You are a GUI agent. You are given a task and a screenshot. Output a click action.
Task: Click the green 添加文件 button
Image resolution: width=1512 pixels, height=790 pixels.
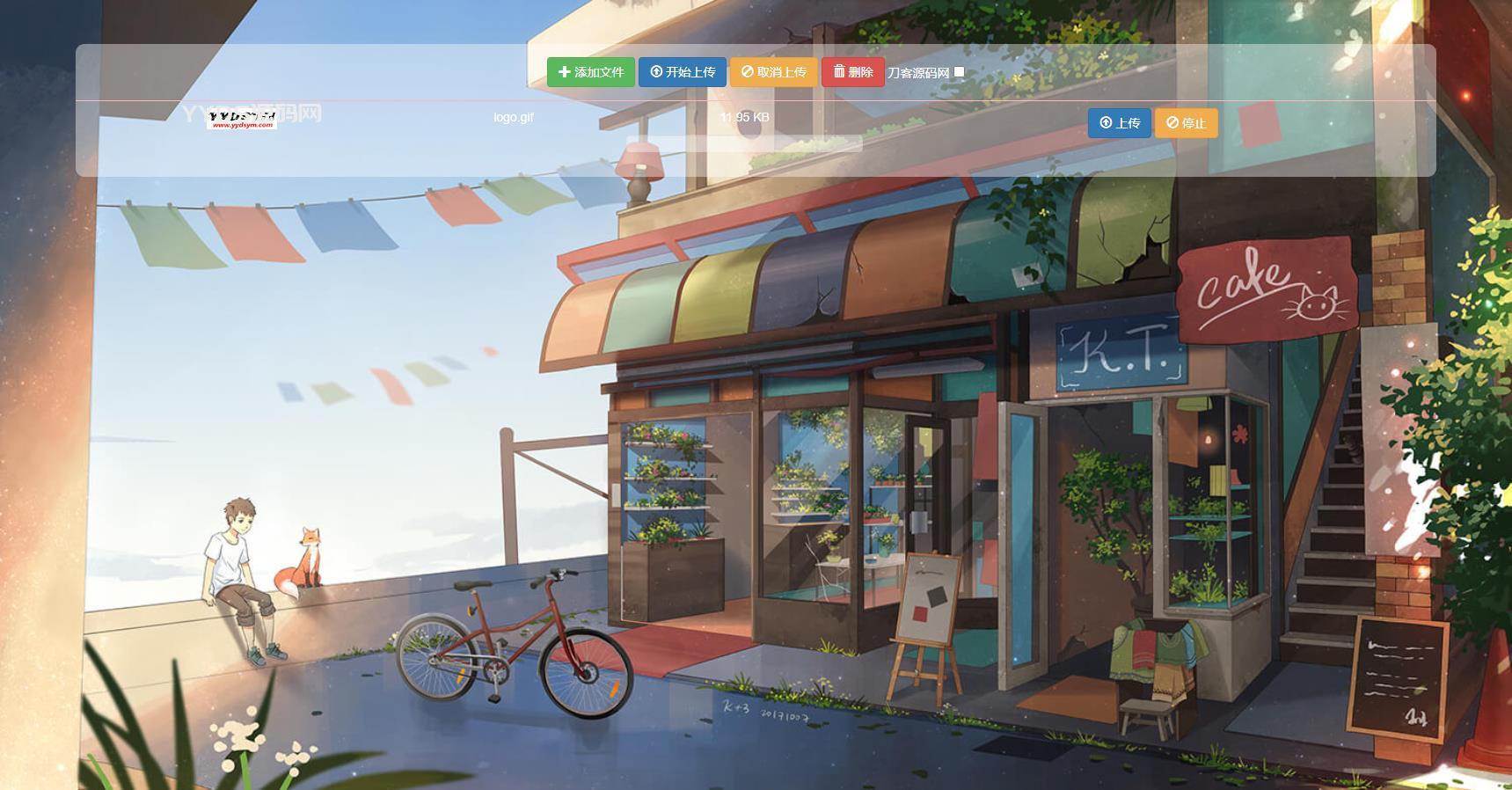(x=590, y=72)
